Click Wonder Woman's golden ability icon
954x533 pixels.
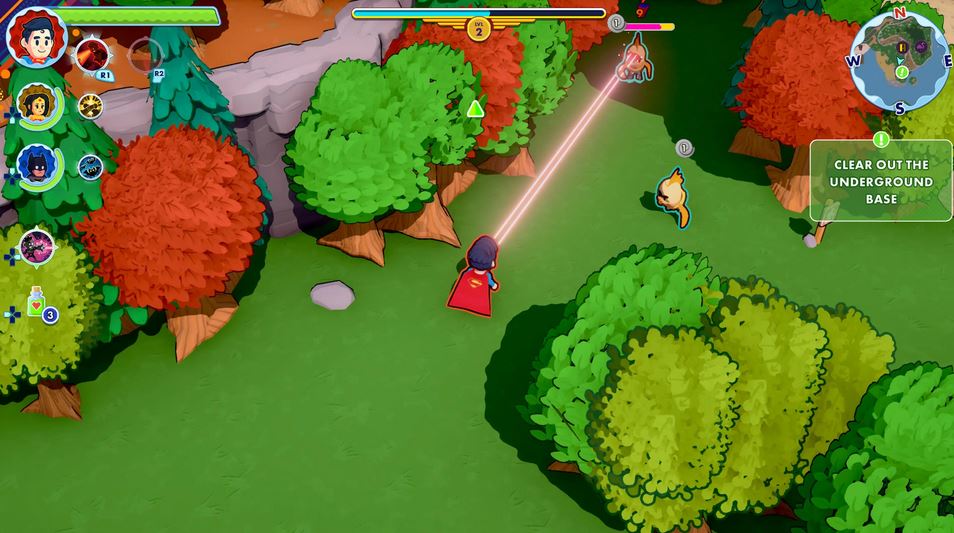pos(91,106)
